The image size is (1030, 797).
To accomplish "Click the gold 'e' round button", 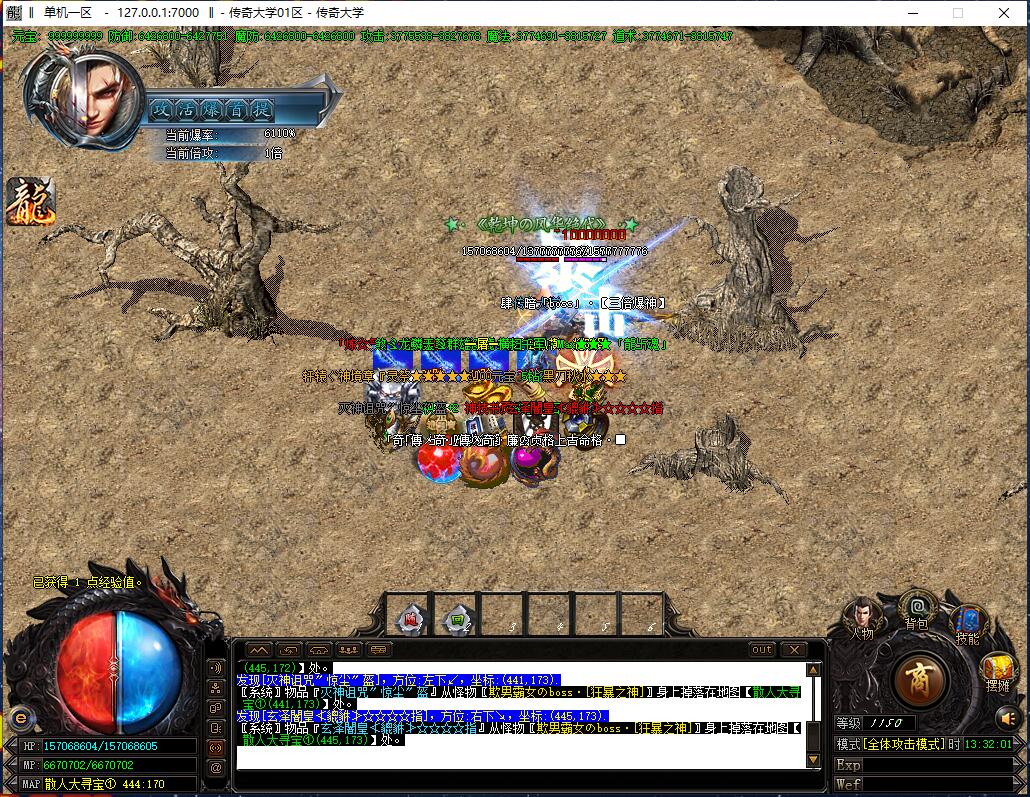I will [x=20, y=717].
